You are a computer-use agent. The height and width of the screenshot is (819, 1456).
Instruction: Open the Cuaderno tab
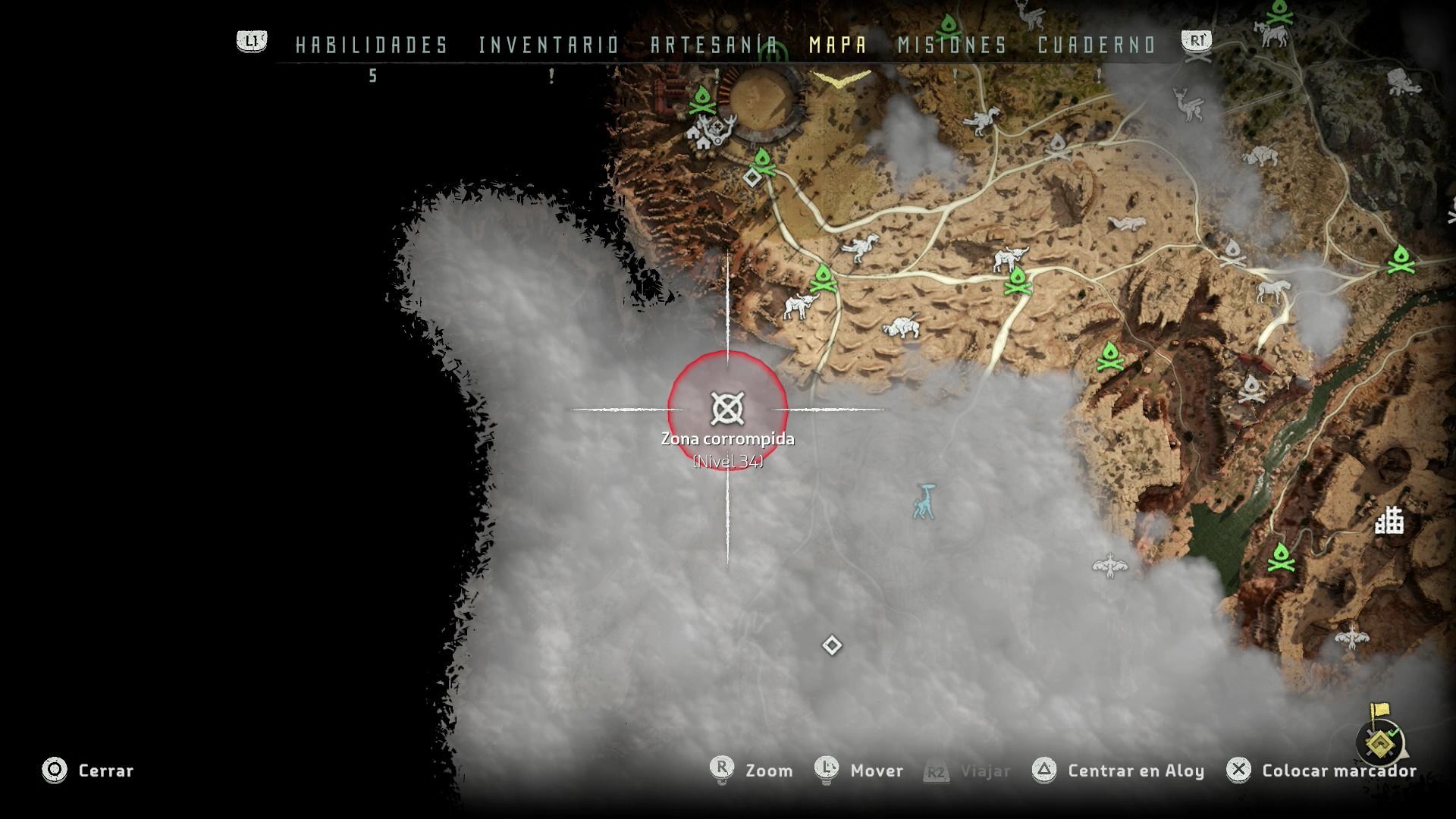pyautogui.click(x=1097, y=45)
